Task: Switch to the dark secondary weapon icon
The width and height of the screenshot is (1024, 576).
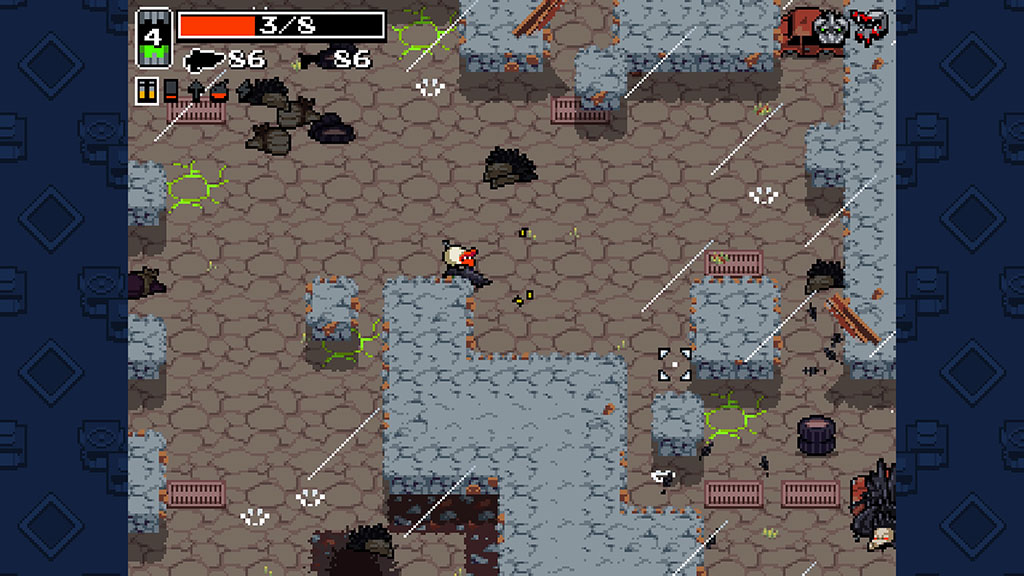Action: (313, 59)
